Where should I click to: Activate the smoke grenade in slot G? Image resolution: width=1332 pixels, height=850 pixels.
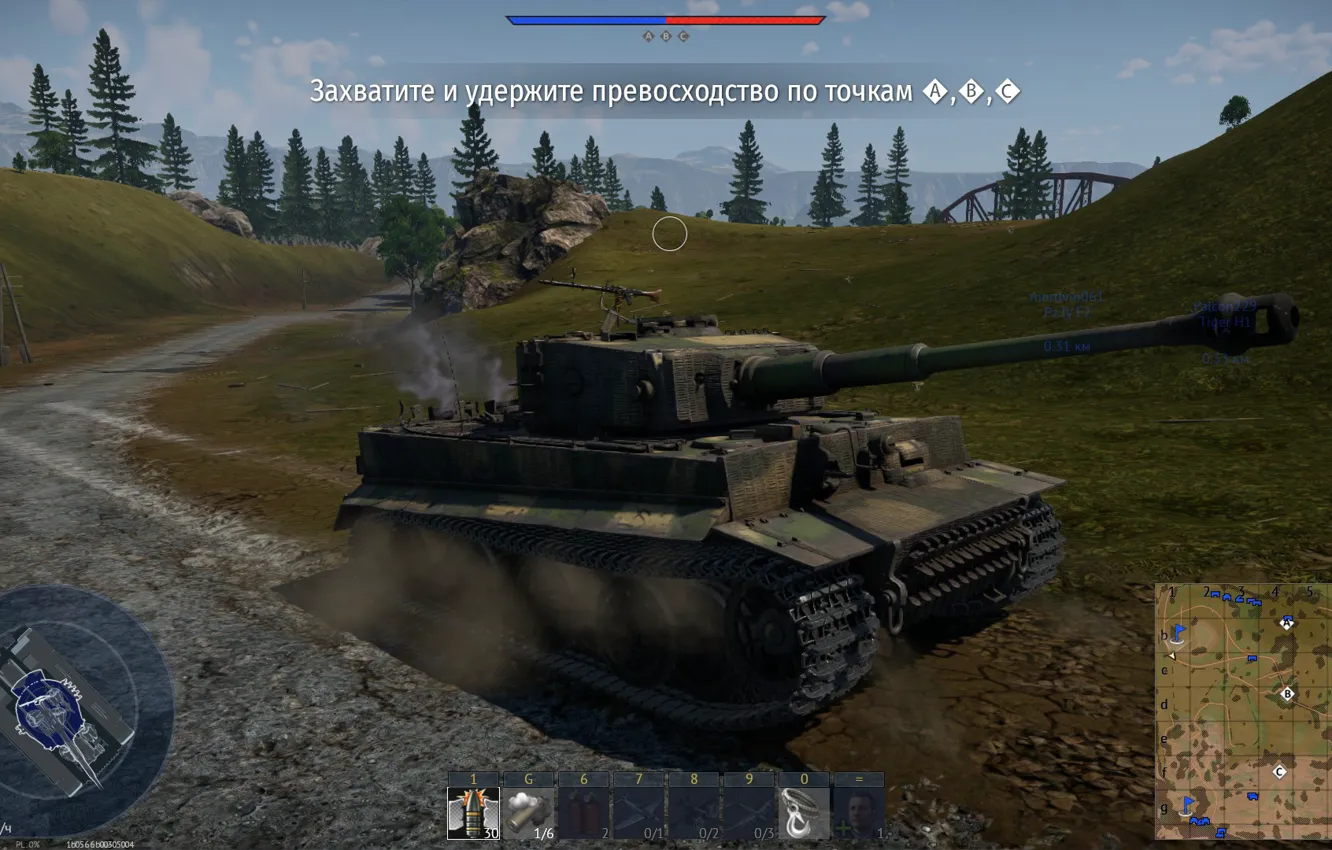point(528,811)
